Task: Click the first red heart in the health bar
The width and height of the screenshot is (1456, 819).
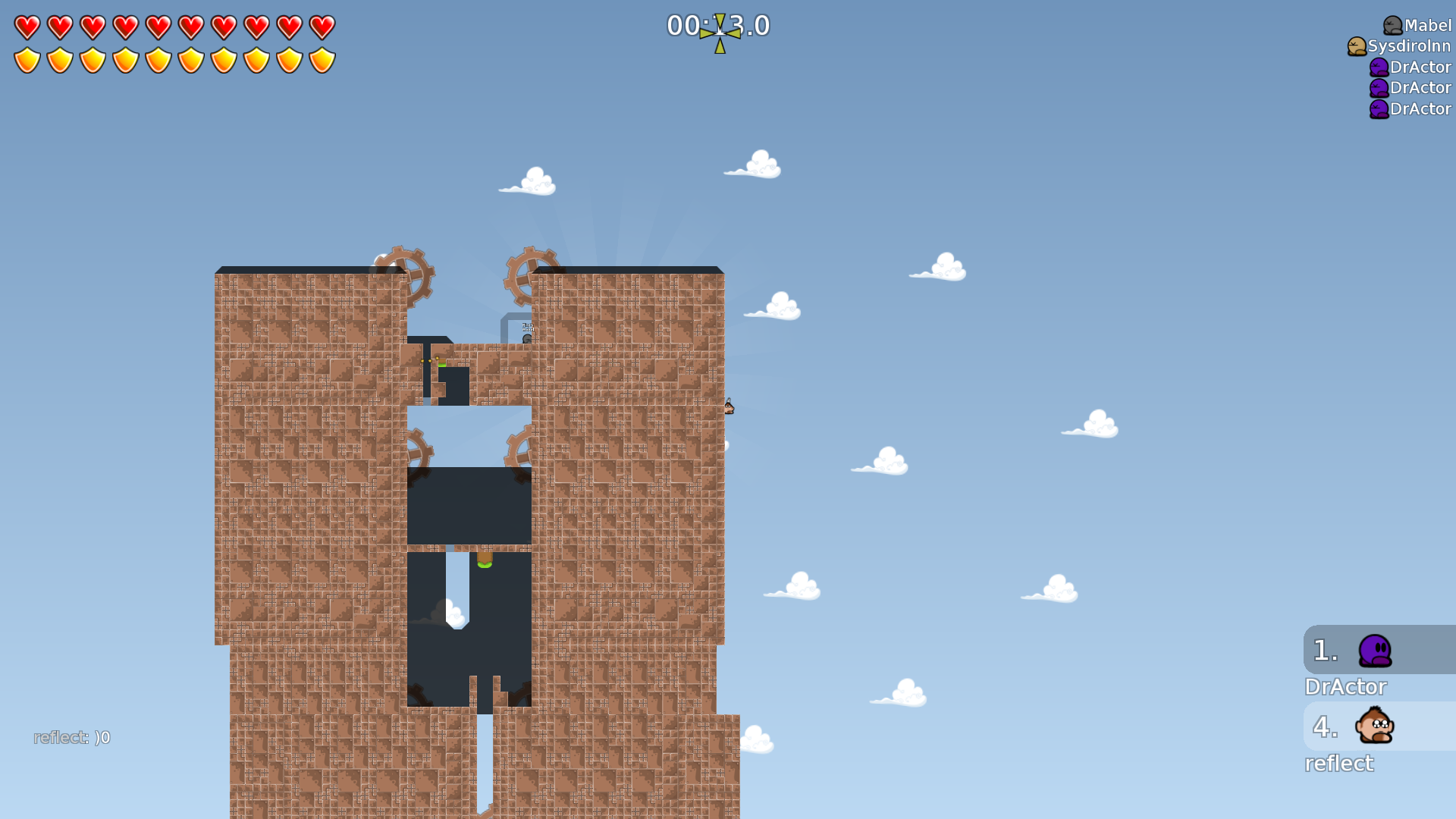Action: (x=27, y=25)
